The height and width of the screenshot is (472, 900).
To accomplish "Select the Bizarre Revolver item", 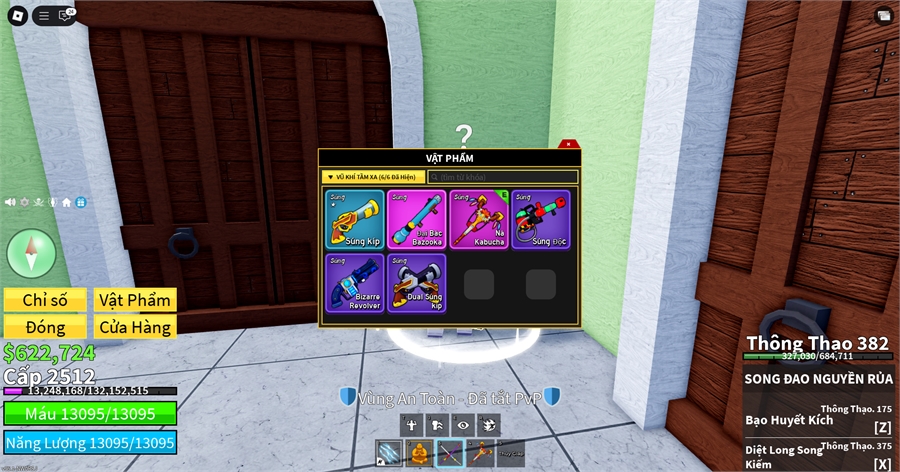I will (354, 282).
